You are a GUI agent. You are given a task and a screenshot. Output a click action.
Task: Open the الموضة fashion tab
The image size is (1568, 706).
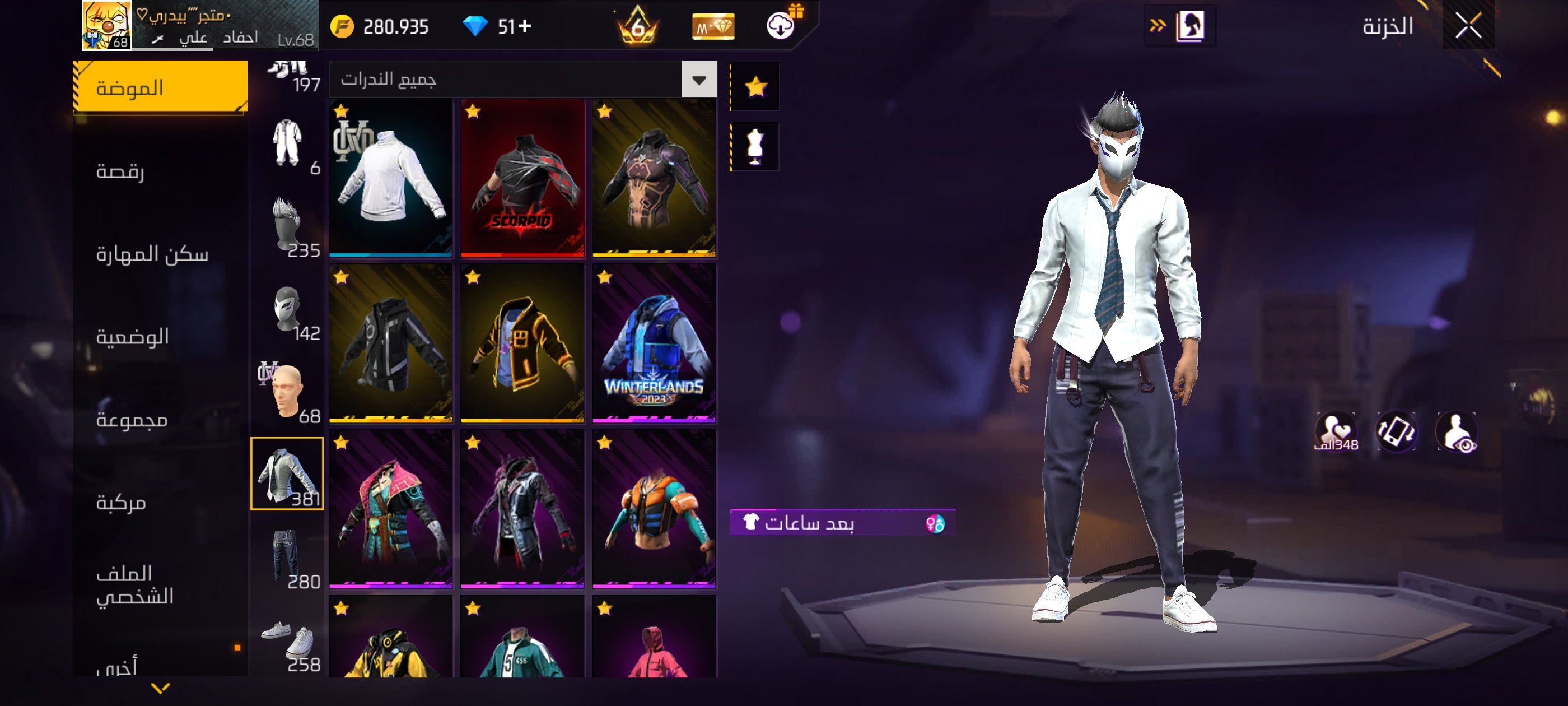pyautogui.click(x=160, y=88)
